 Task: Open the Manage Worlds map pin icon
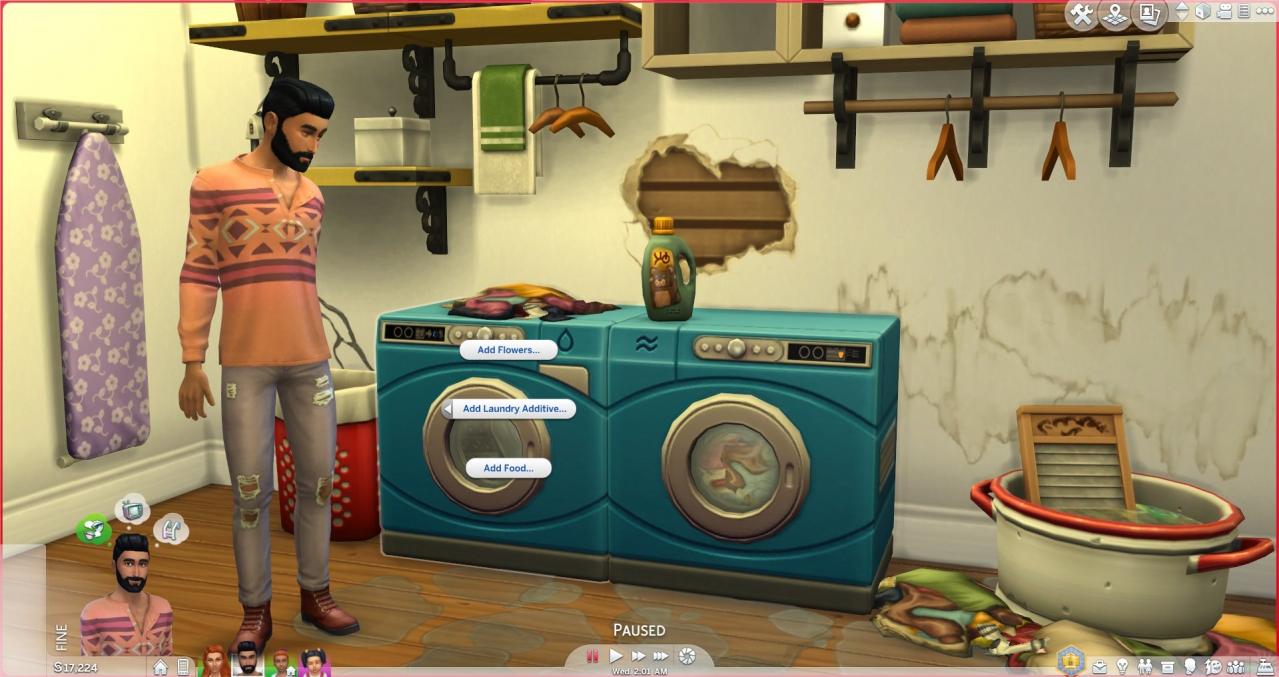click(1115, 14)
